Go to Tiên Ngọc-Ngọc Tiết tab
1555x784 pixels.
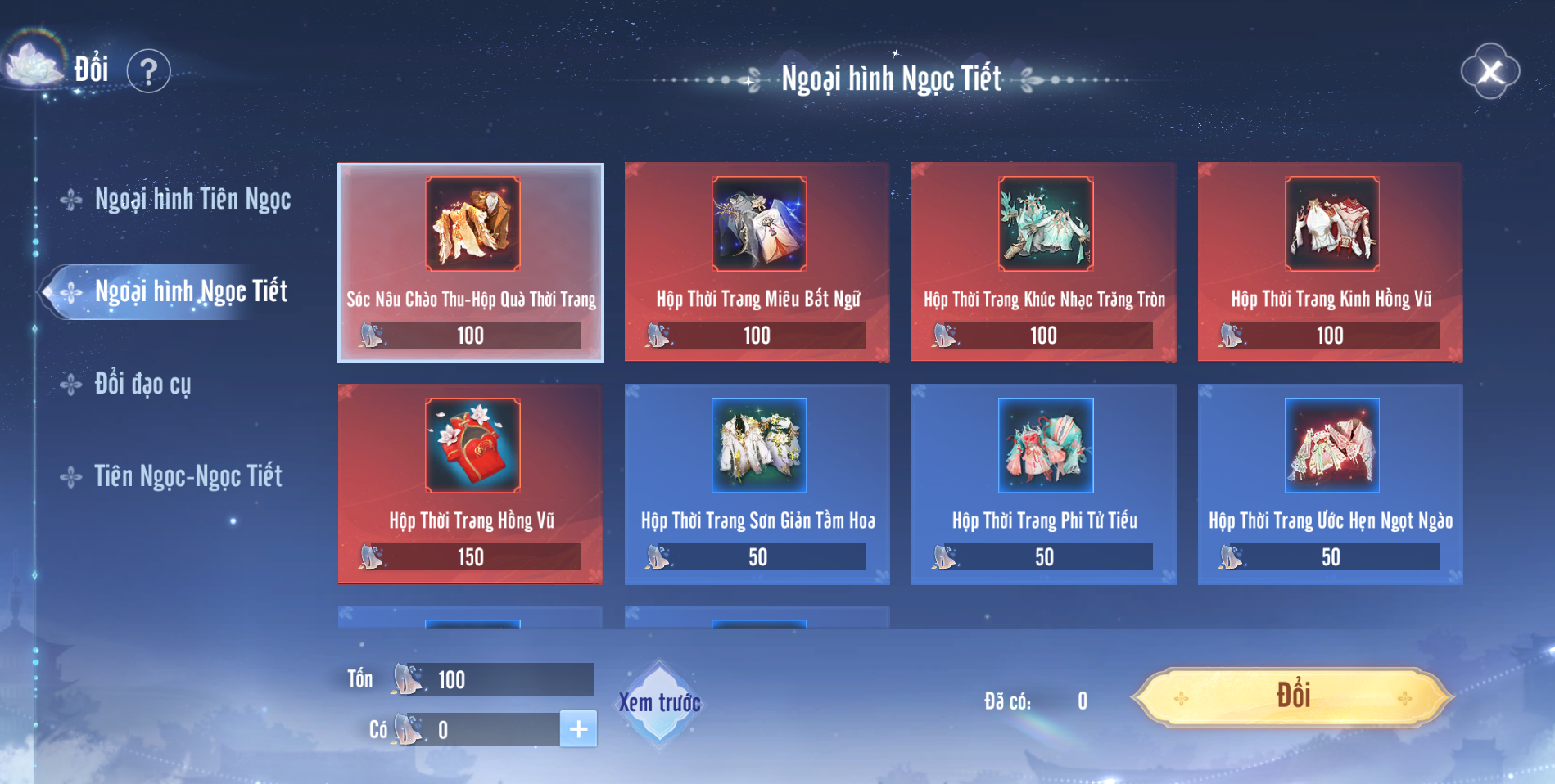(x=188, y=476)
